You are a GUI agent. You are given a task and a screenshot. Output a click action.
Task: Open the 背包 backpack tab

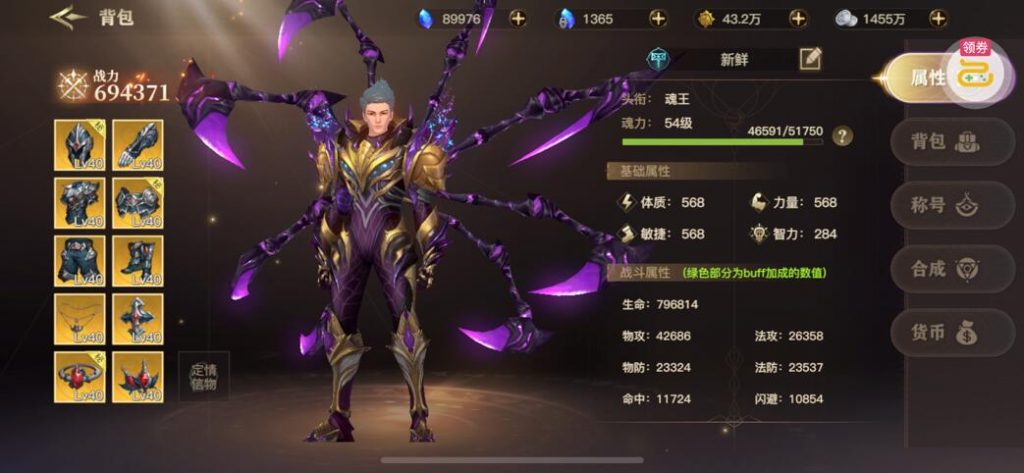[938, 142]
